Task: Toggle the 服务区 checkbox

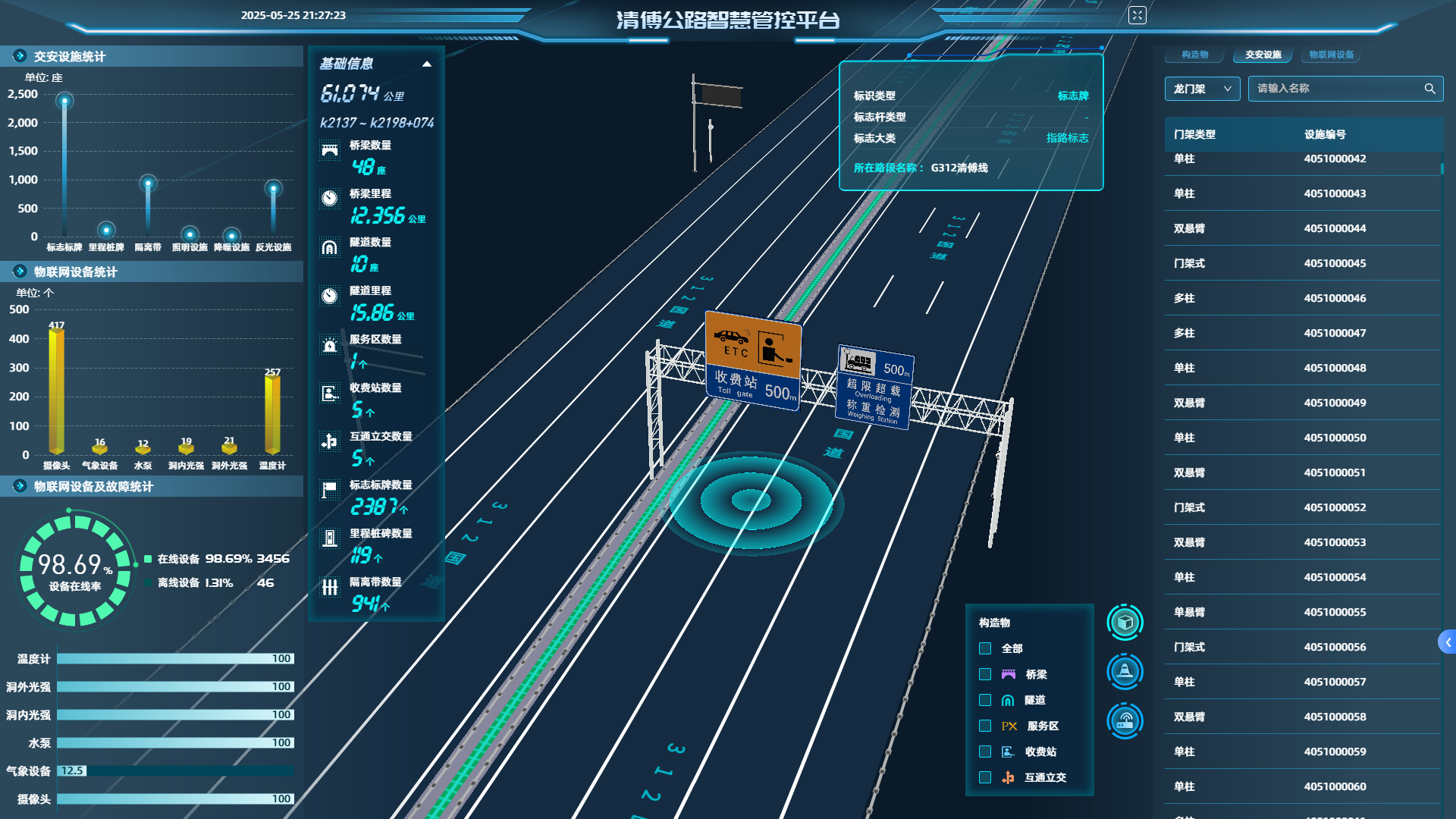Action: click(x=985, y=726)
